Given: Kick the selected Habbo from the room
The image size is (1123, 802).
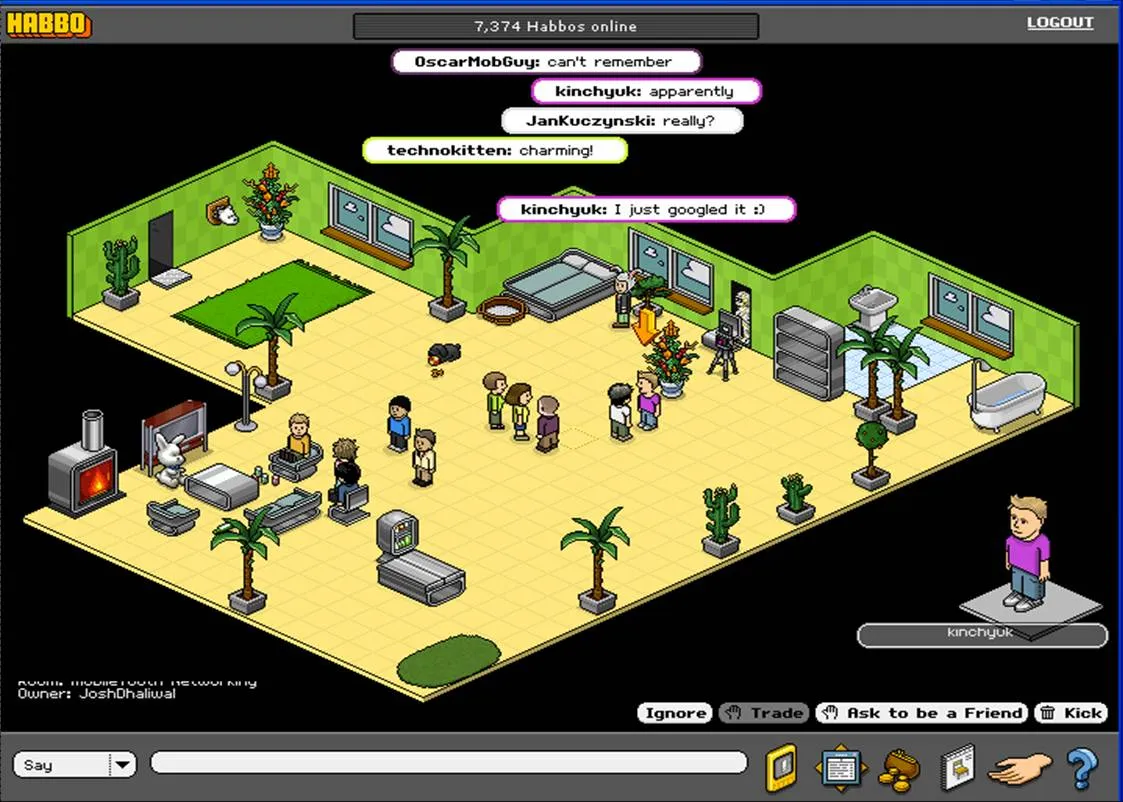Looking at the screenshot, I should 1071,713.
